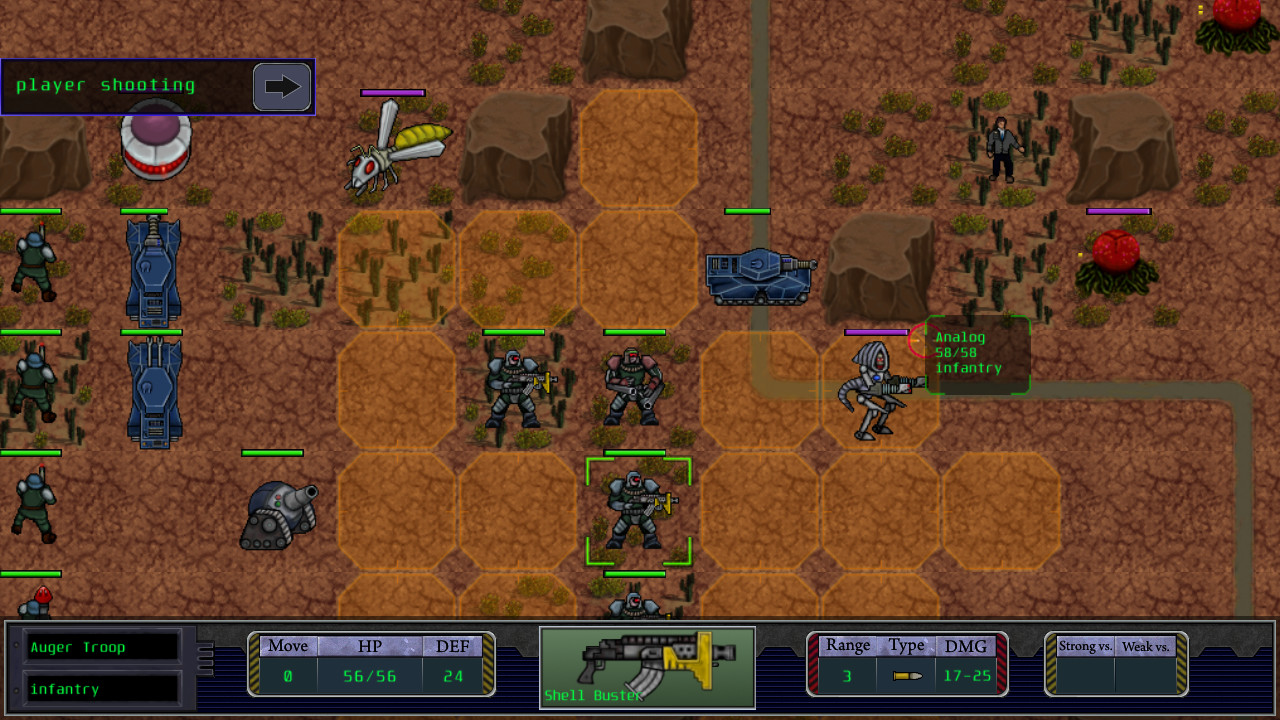Click the arrow button beside player shooting message
The width and height of the screenshot is (1280, 720).
click(282, 87)
